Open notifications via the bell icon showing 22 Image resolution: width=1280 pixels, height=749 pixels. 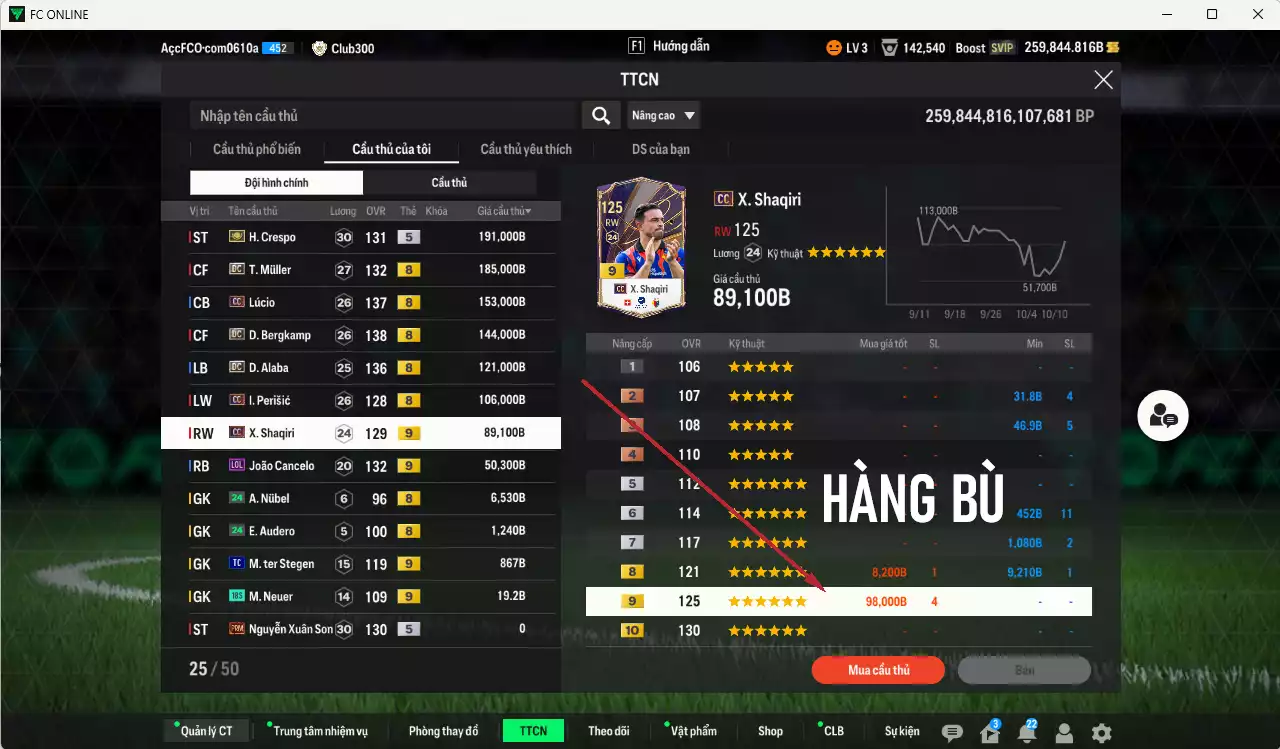(1027, 733)
